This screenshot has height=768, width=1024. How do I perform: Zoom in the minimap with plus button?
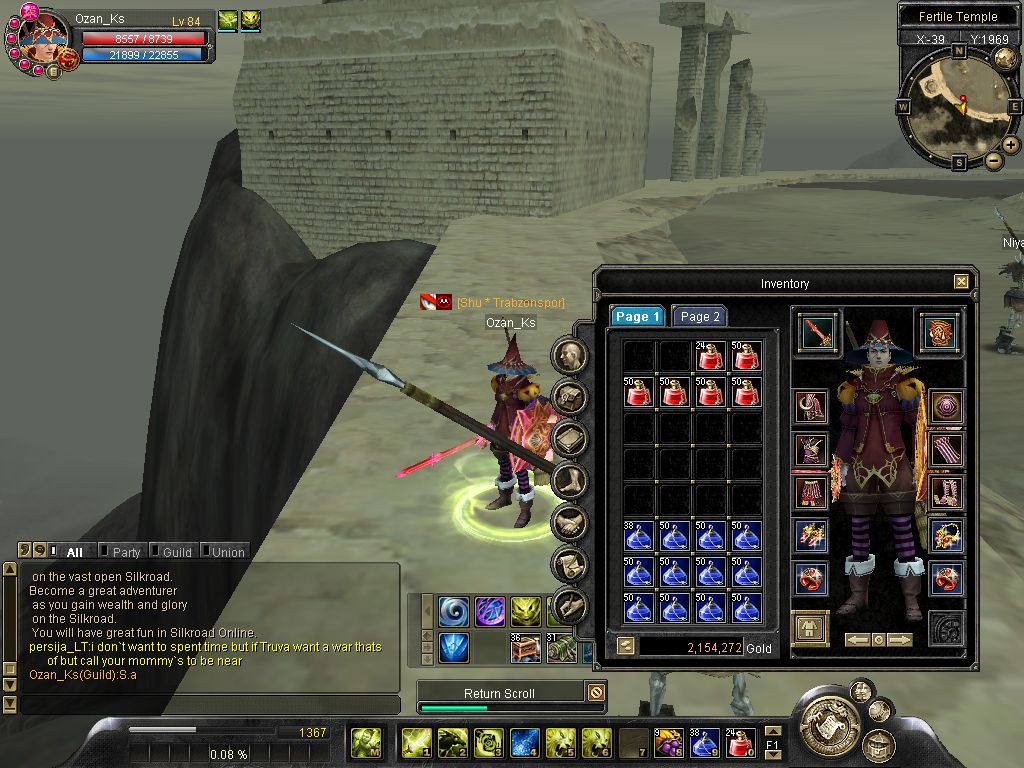(1011, 145)
